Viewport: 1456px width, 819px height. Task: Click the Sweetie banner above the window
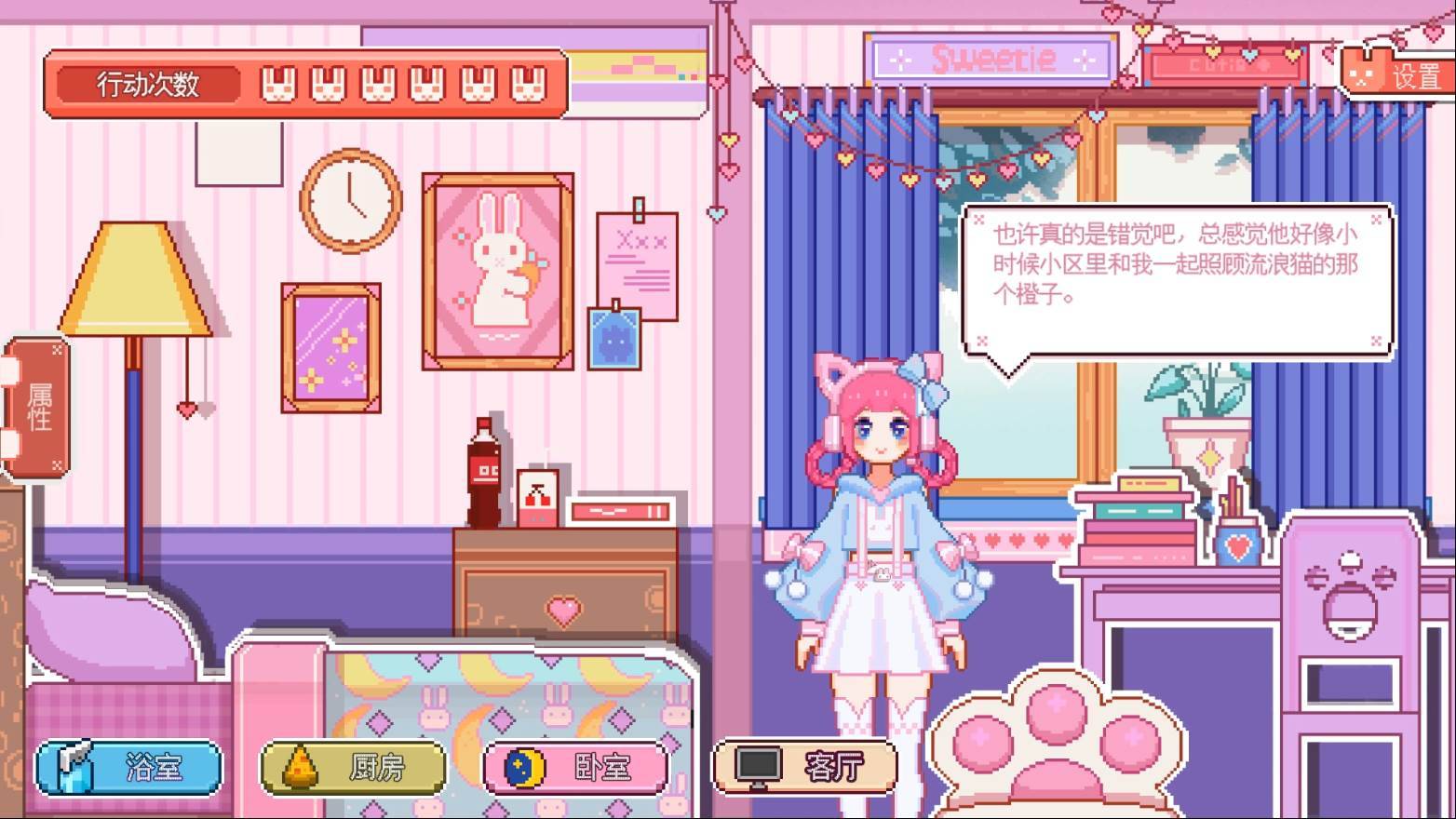tap(992, 59)
